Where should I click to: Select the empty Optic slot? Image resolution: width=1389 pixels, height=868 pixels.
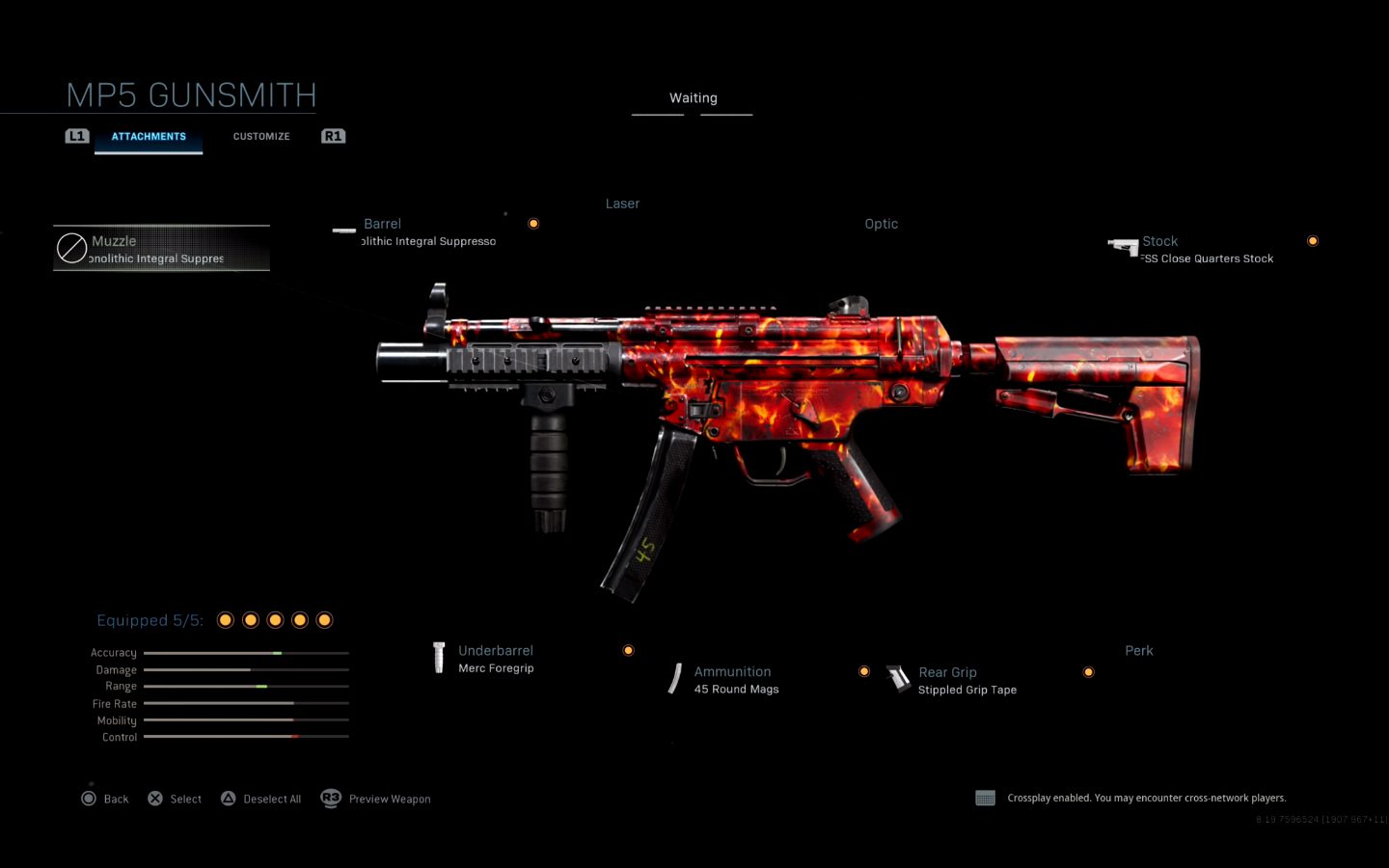[x=881, y=224]
